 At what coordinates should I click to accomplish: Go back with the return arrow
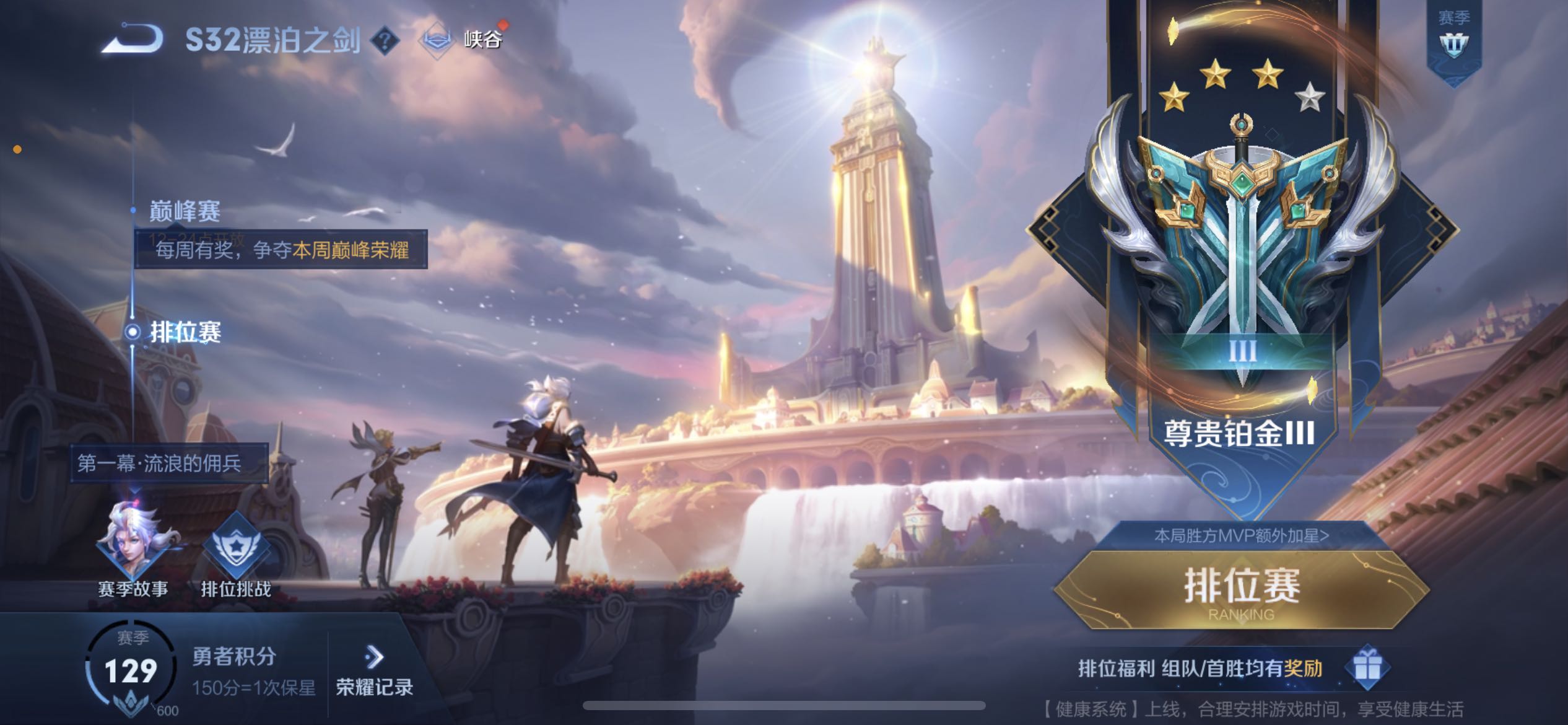coord(133,40)
